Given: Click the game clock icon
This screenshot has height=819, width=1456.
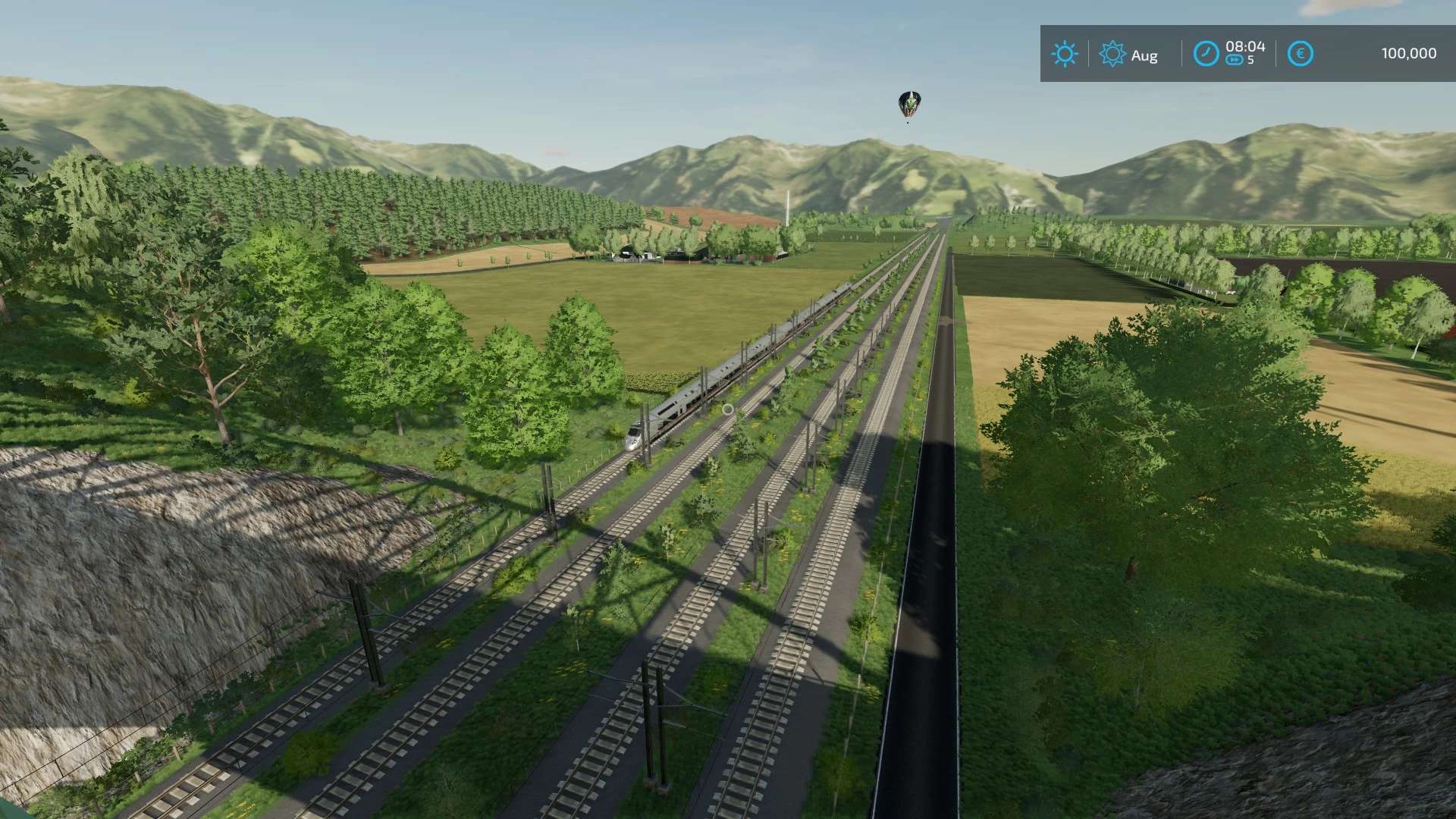Looking at the screenshot, I should click(1205, 54).
